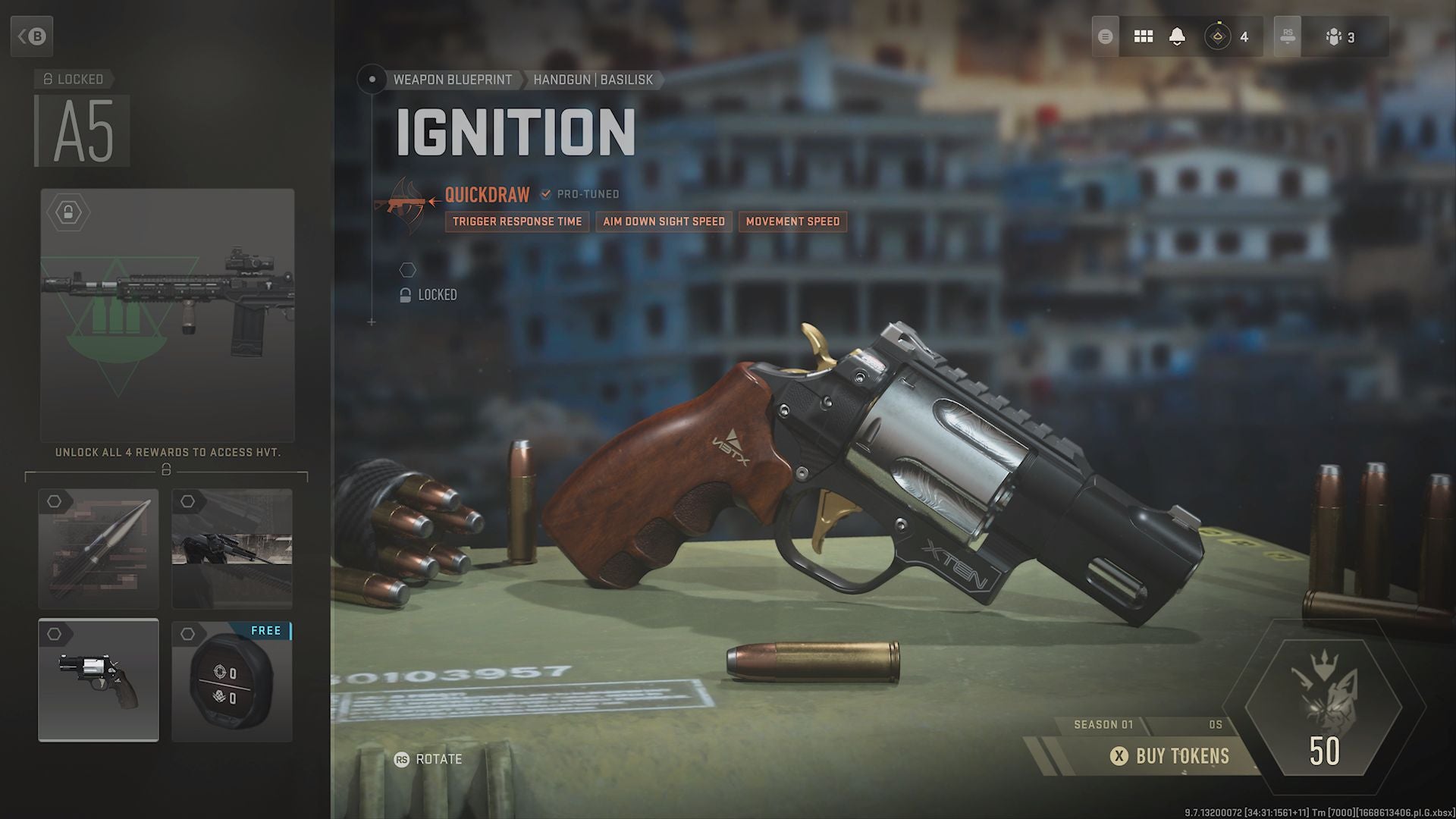The height and width of the screenshot is (819, 1456).
Task: Buy tokens for the battle pass
Action: tap(1170, 756)
